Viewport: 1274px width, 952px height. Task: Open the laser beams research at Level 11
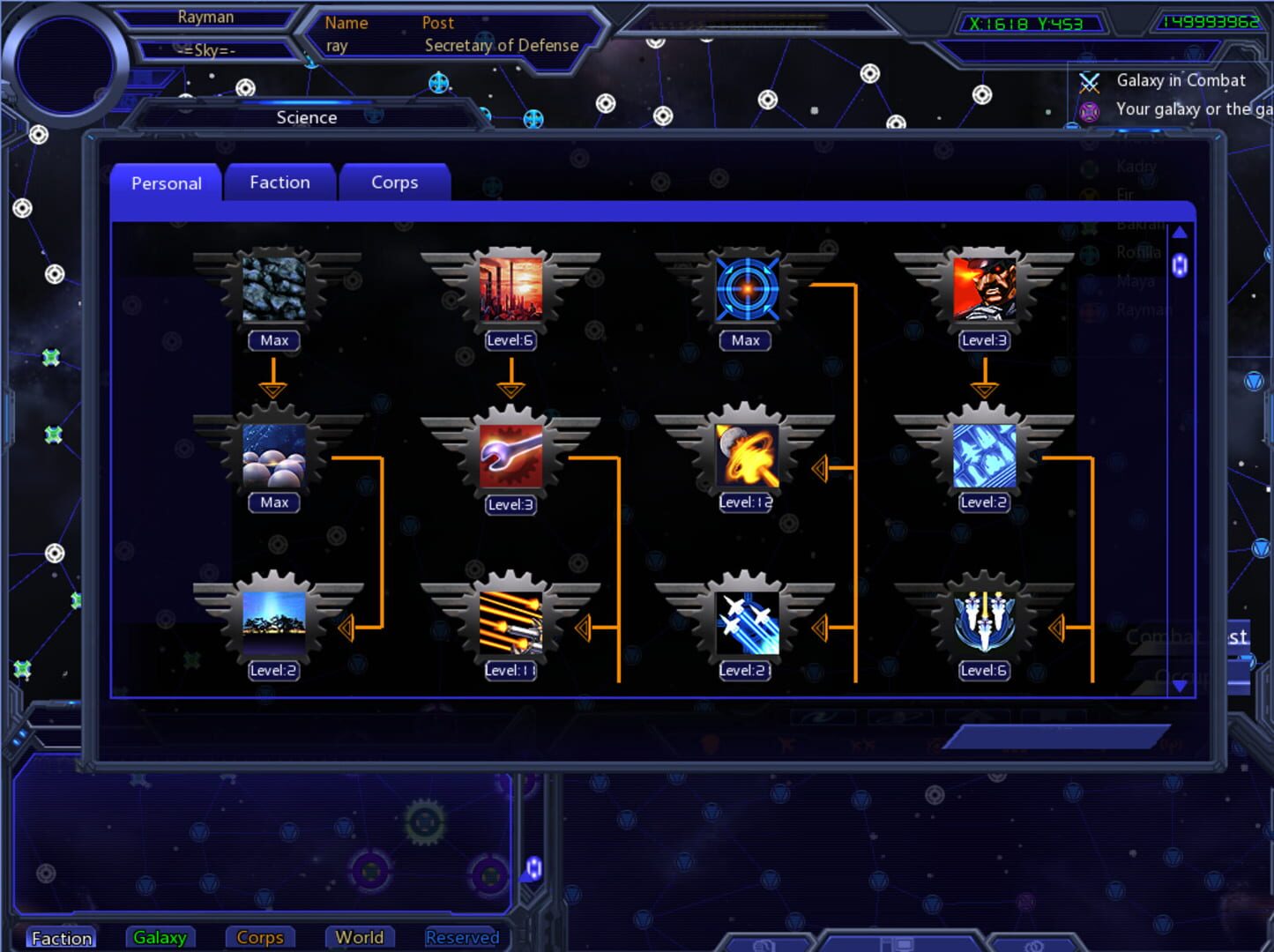[510, 624]
